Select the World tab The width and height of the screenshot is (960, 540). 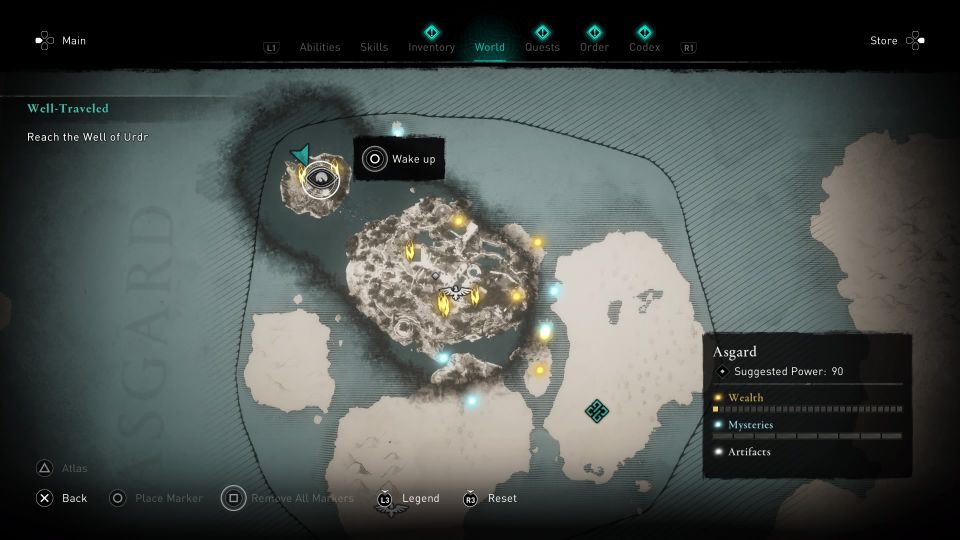point(490,47)
